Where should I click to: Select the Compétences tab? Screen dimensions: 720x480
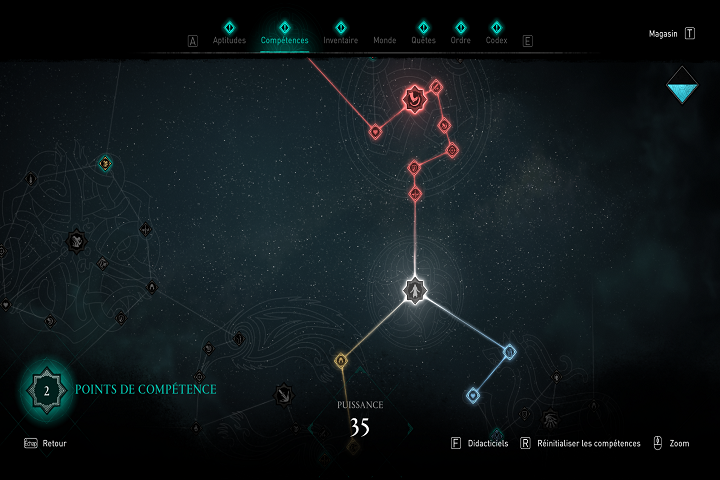(x=284, y=41)
